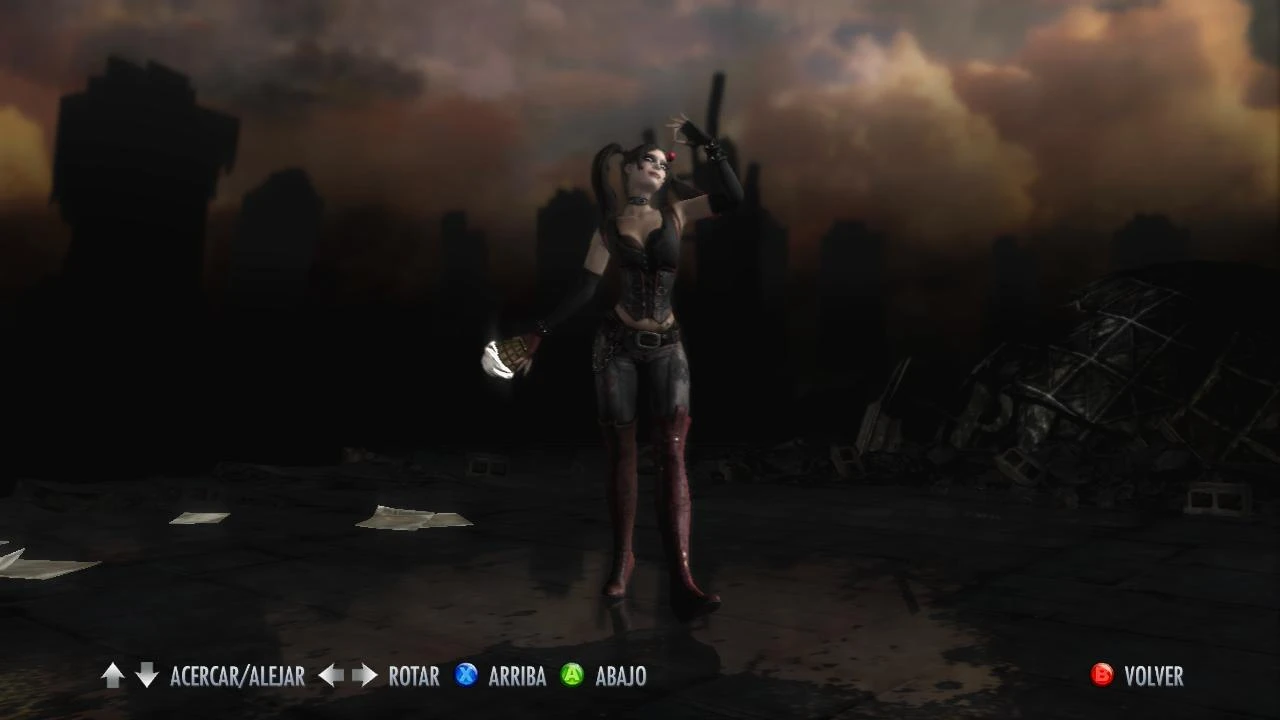
Task: Select the ARRIBA text label
Action: (516, 676)
